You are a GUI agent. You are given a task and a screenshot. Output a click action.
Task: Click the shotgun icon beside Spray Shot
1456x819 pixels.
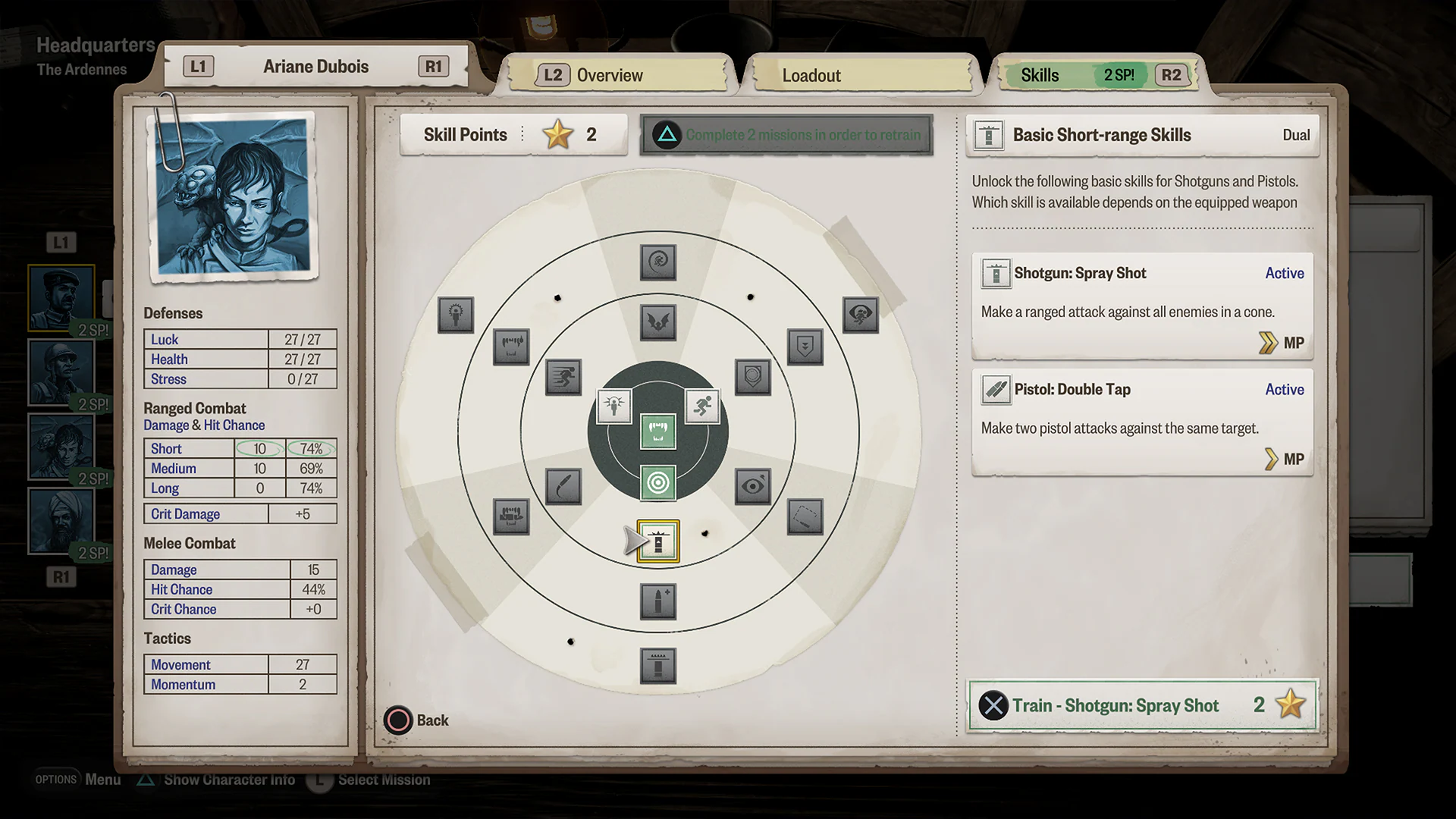coord(994,273)
